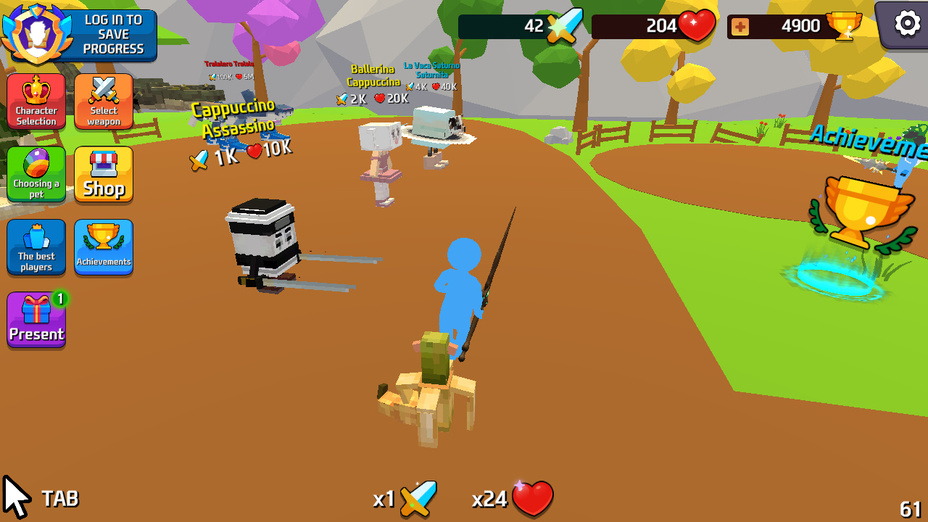Open the Character Selection menu
The width and height of the screenshot is (928, 522).
(x=36, y=101)
